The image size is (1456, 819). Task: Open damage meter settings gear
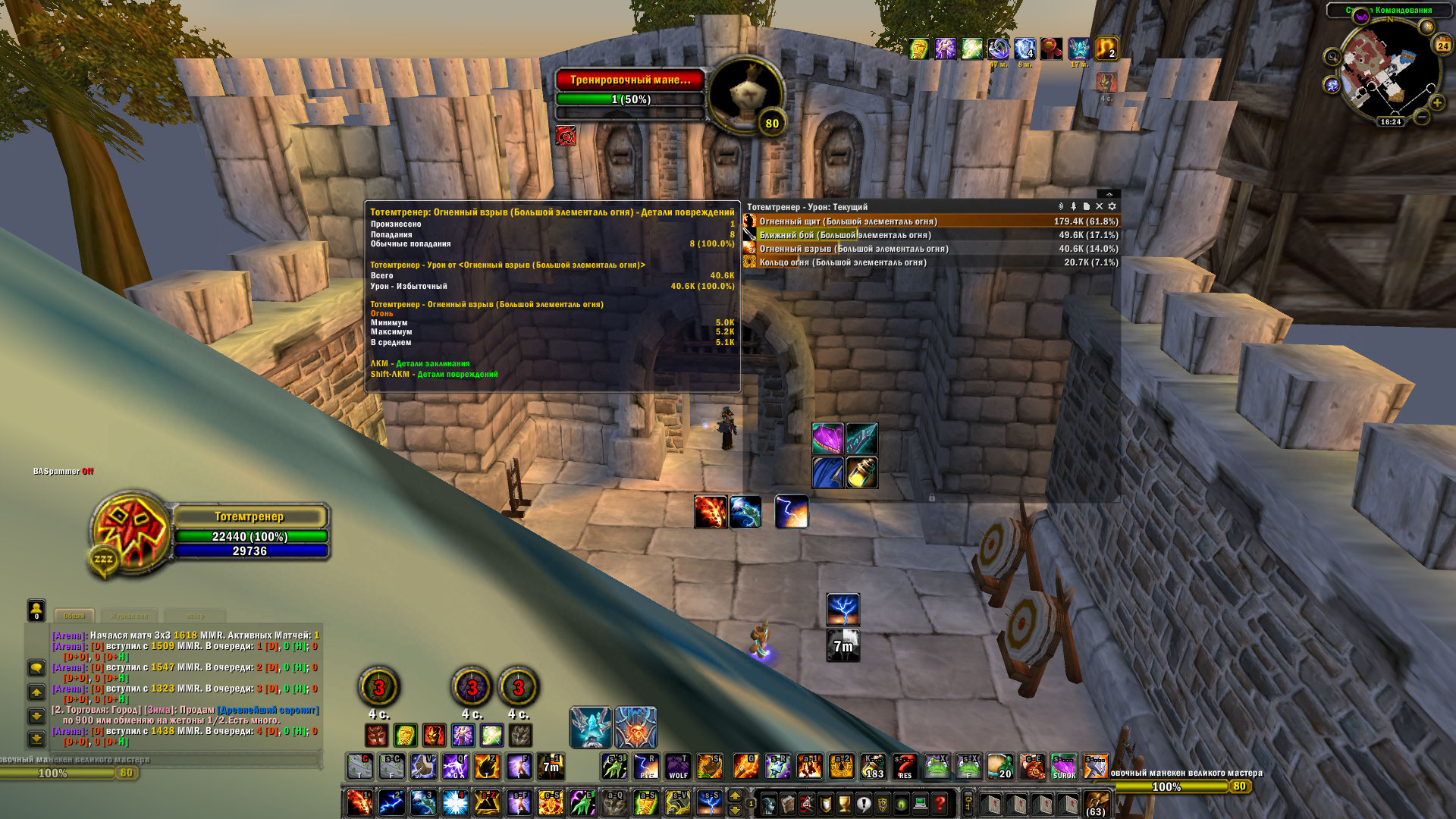click(1112, 206)
